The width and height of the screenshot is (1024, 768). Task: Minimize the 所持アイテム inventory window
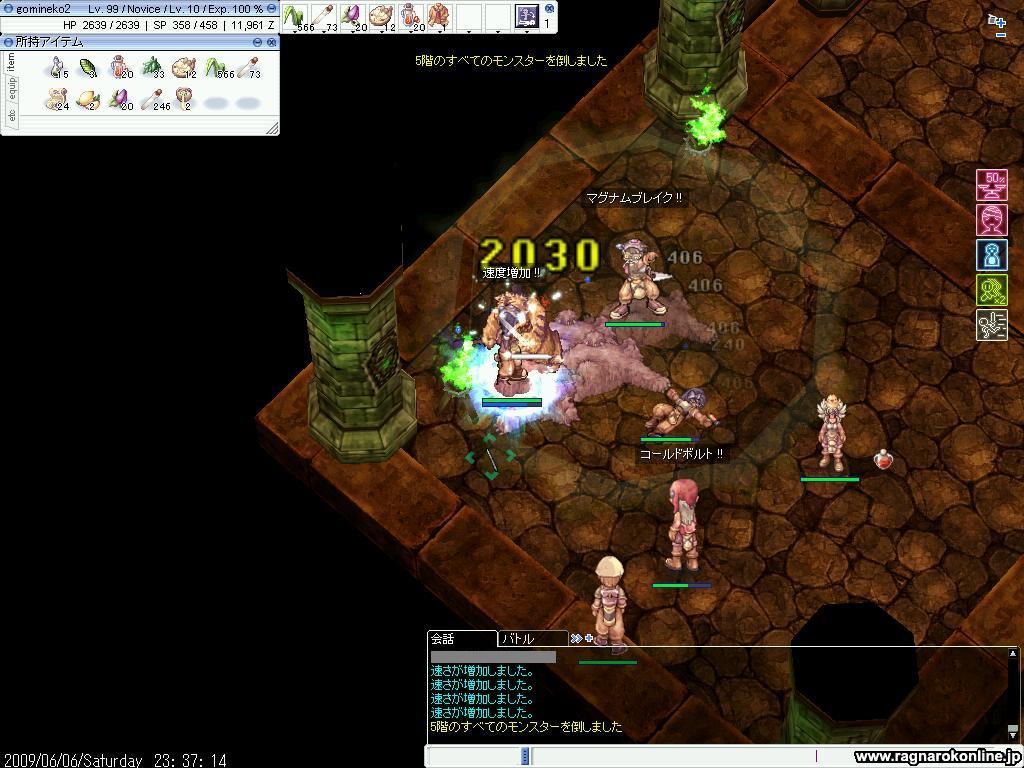click(257, 42)
